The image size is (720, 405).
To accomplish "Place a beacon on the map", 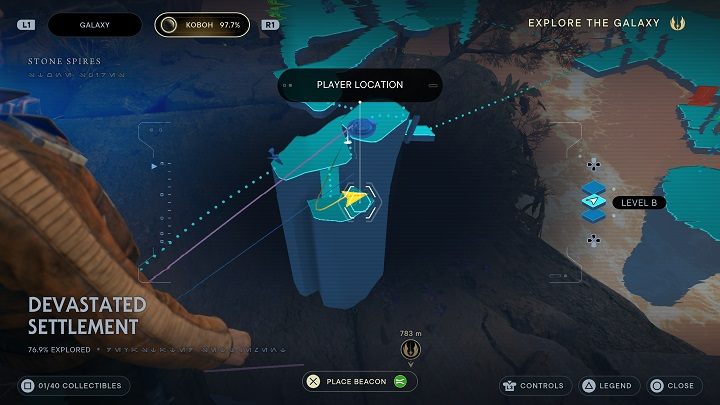I will (359, 381).
